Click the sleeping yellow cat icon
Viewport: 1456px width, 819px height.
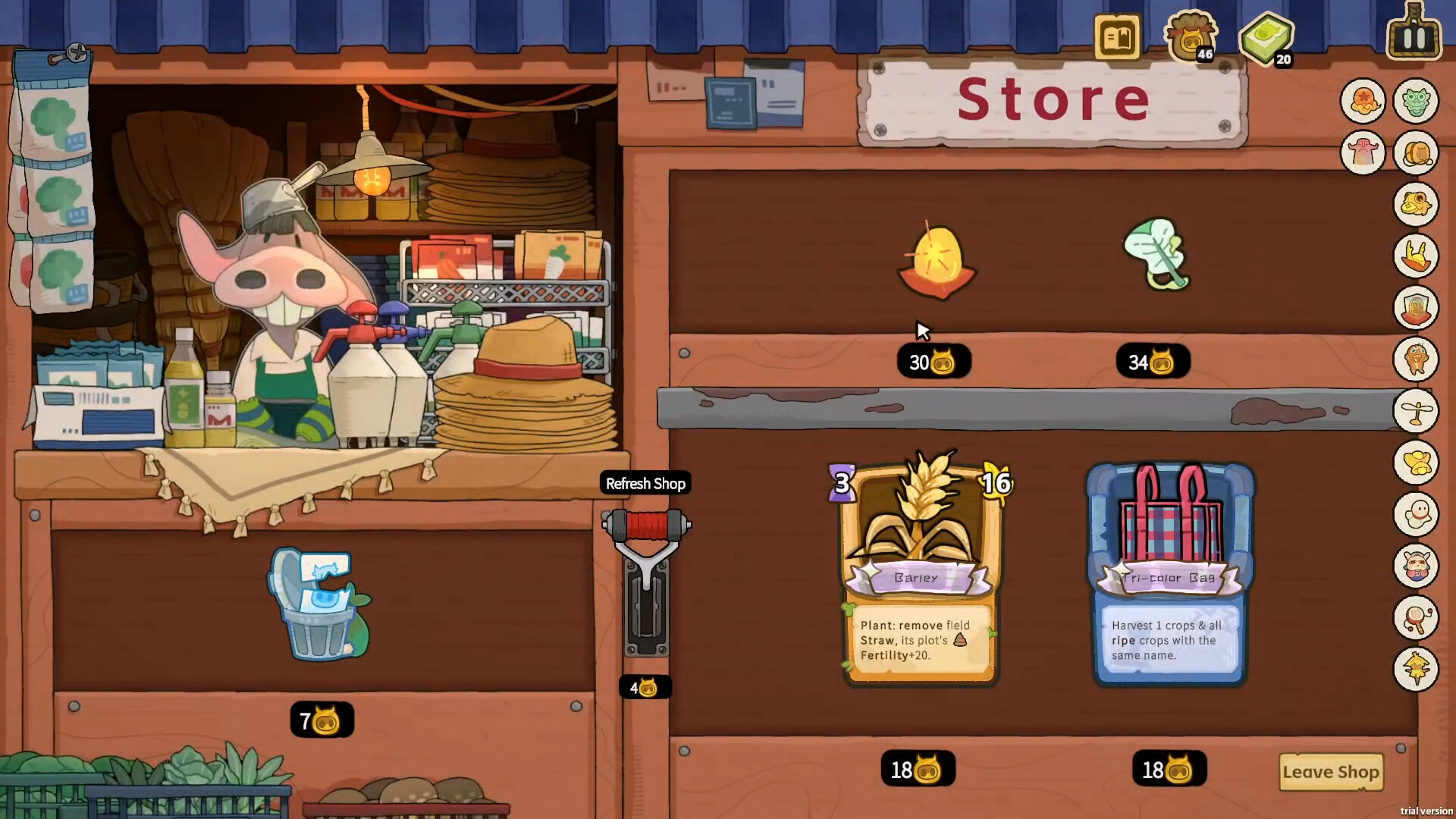(x=1414, y=205)
